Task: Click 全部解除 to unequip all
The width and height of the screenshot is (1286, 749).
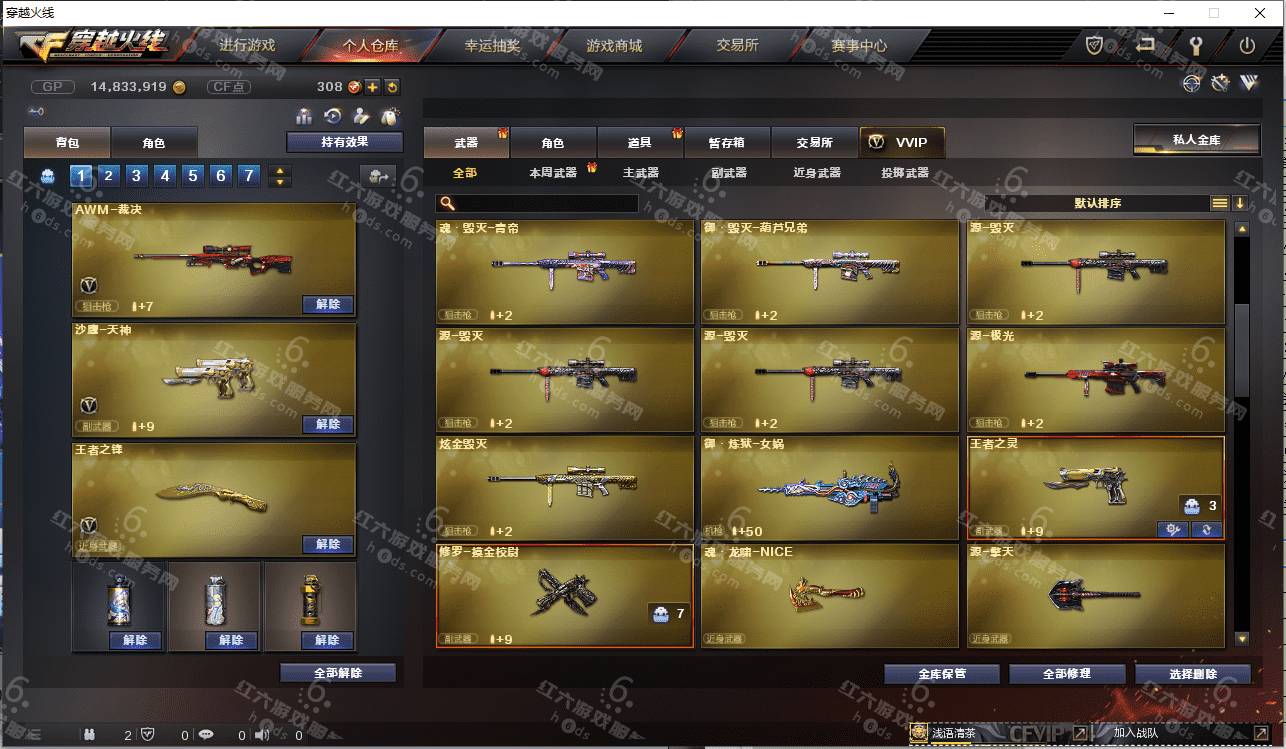Action: point(337,673)
